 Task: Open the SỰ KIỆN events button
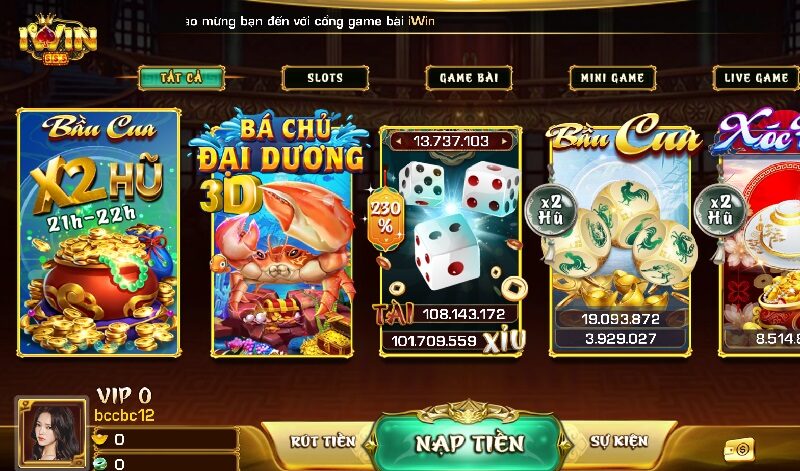click(x=618, y=441)
